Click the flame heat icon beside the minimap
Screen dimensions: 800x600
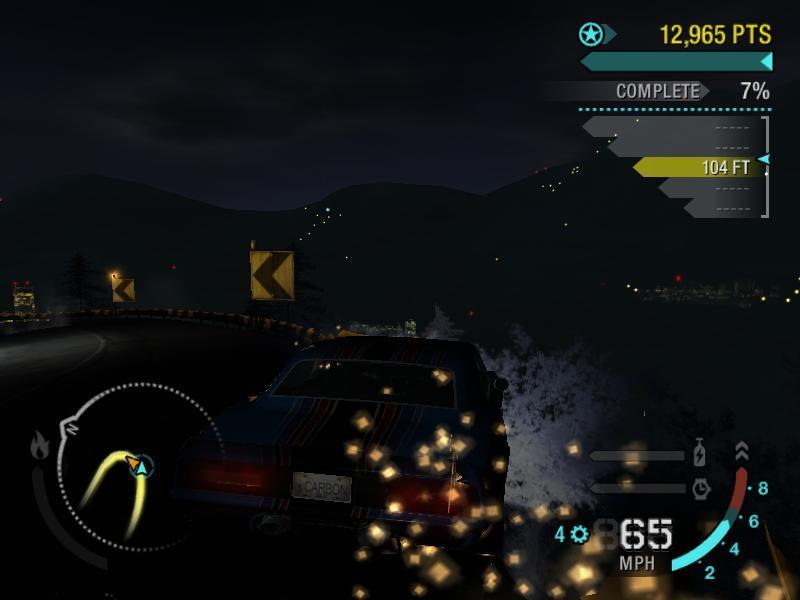coord(40,446)
